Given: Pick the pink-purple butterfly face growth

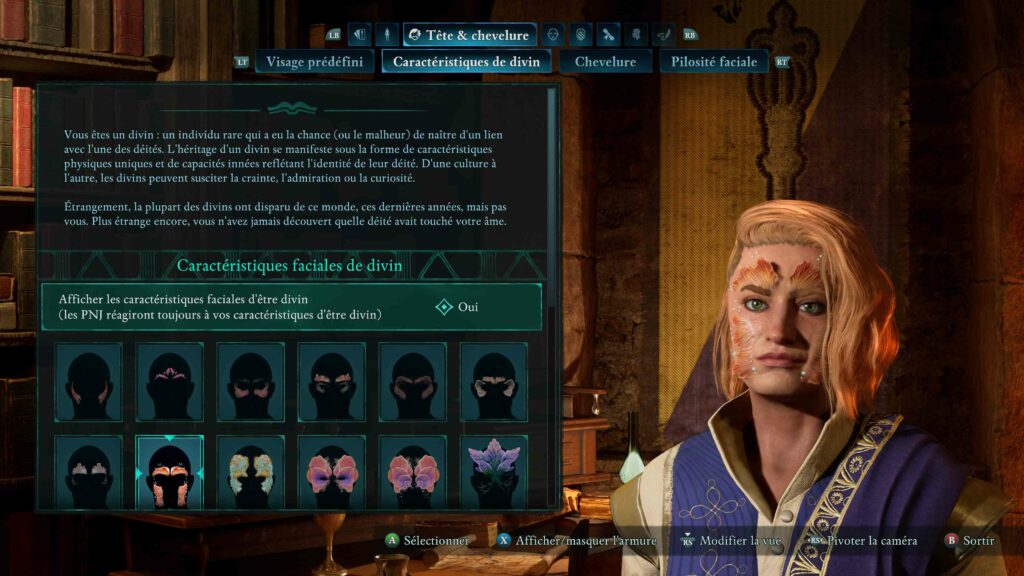Looking at the screenshot, I should (x=332, y=472).
